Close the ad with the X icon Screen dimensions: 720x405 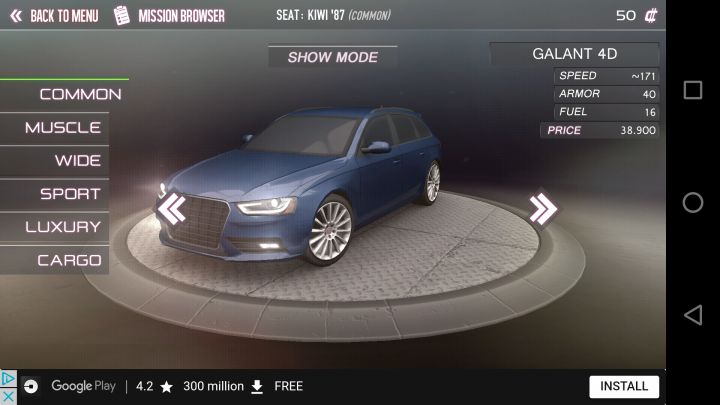[8, 396]
